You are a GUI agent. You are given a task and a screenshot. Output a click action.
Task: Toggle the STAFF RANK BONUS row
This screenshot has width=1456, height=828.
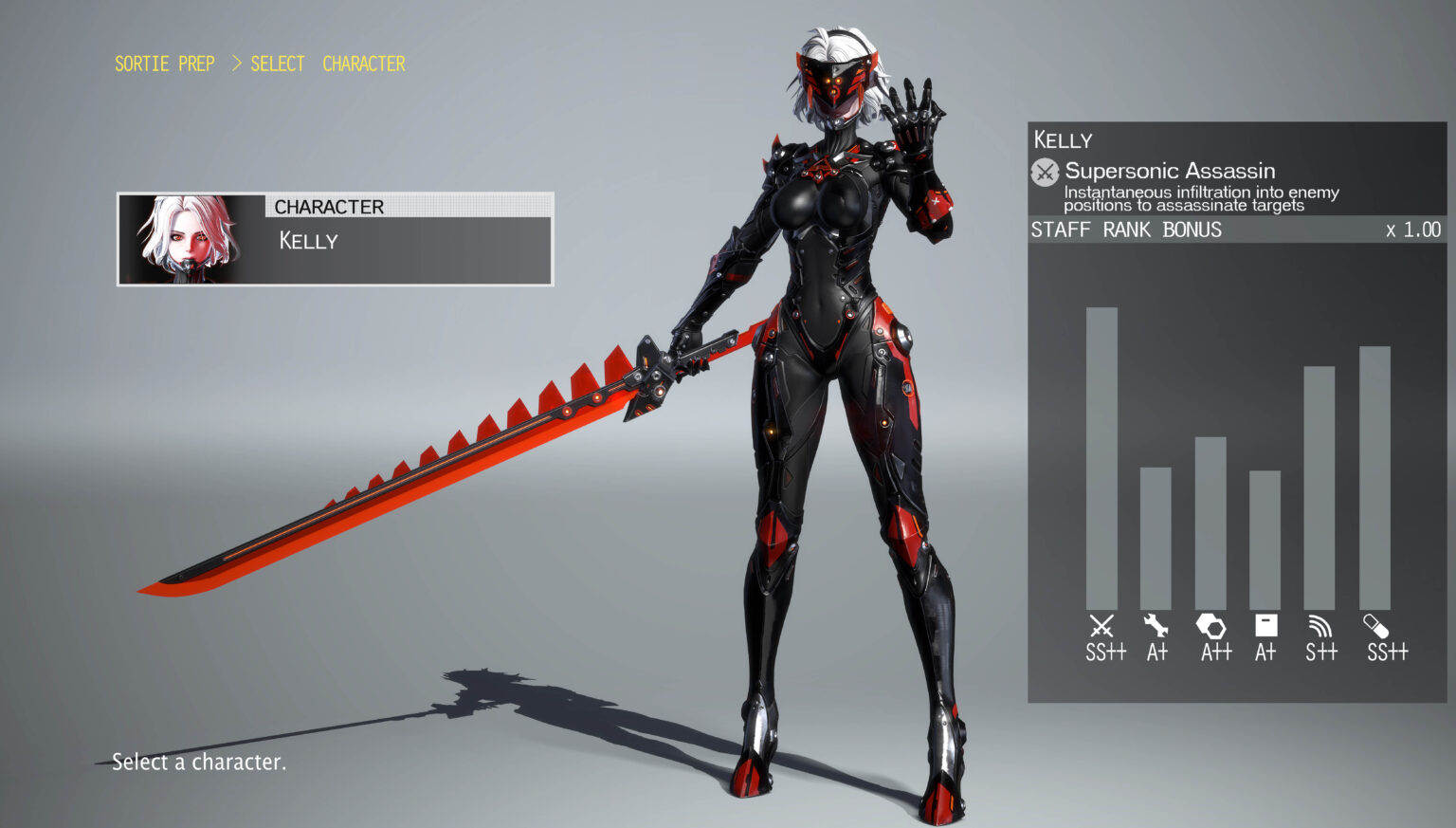[x=1128, y=230]
